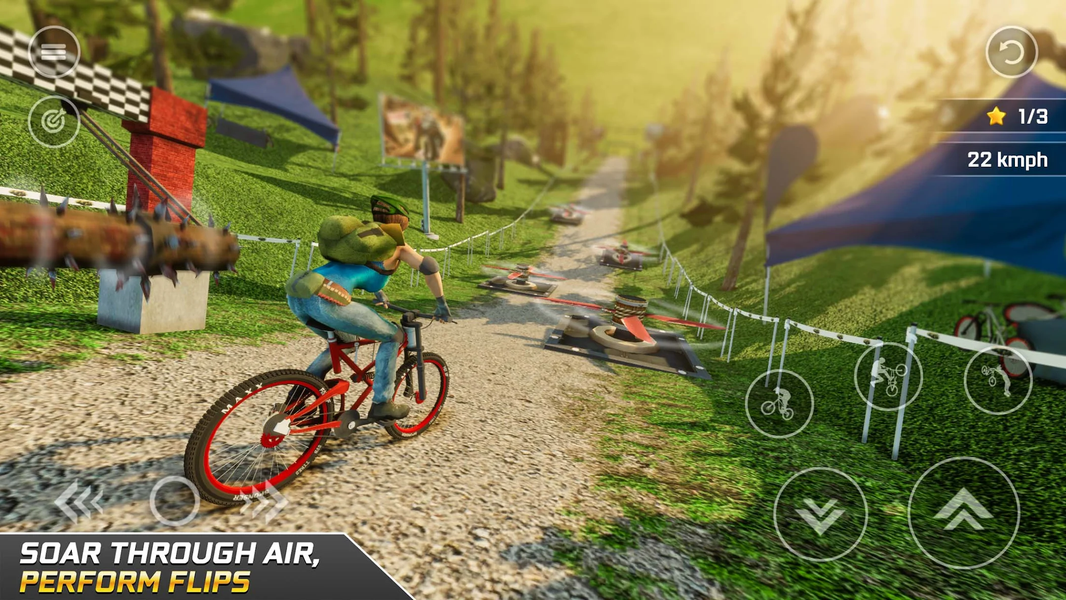Hit the circular restart arrow button
1066x600 pixels.
pyautogui.click(x=1011, y=52)
